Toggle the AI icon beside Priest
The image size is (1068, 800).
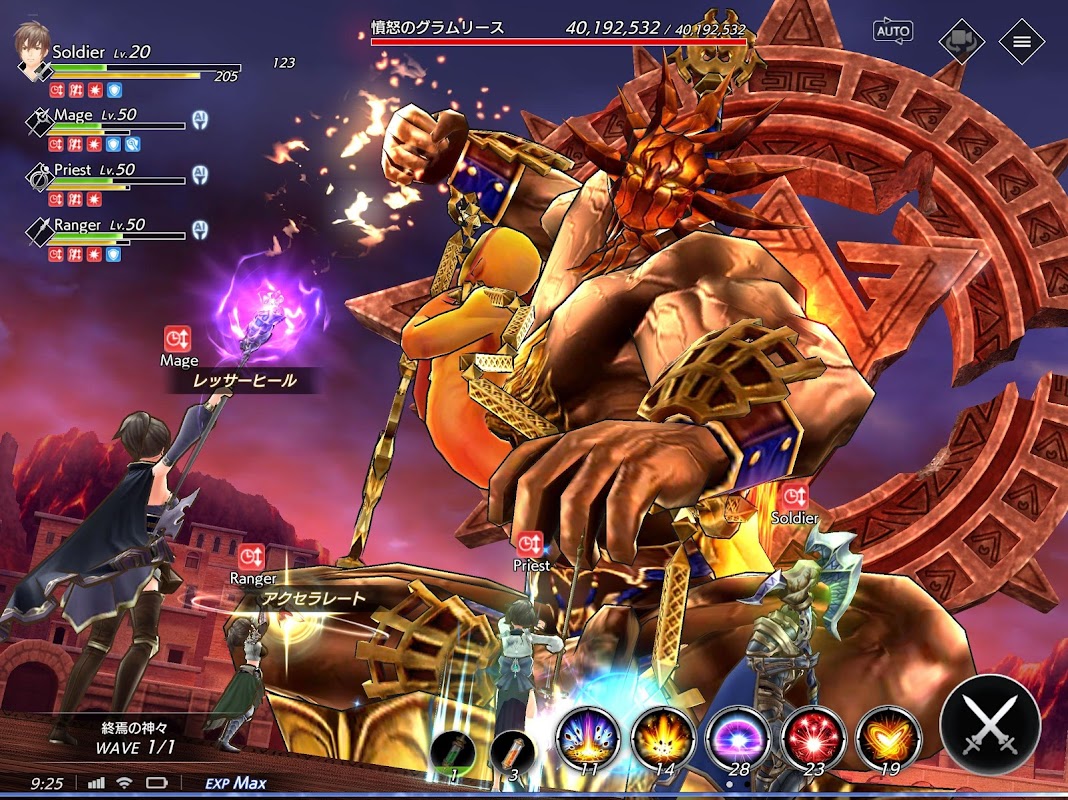tap(200, 175)
